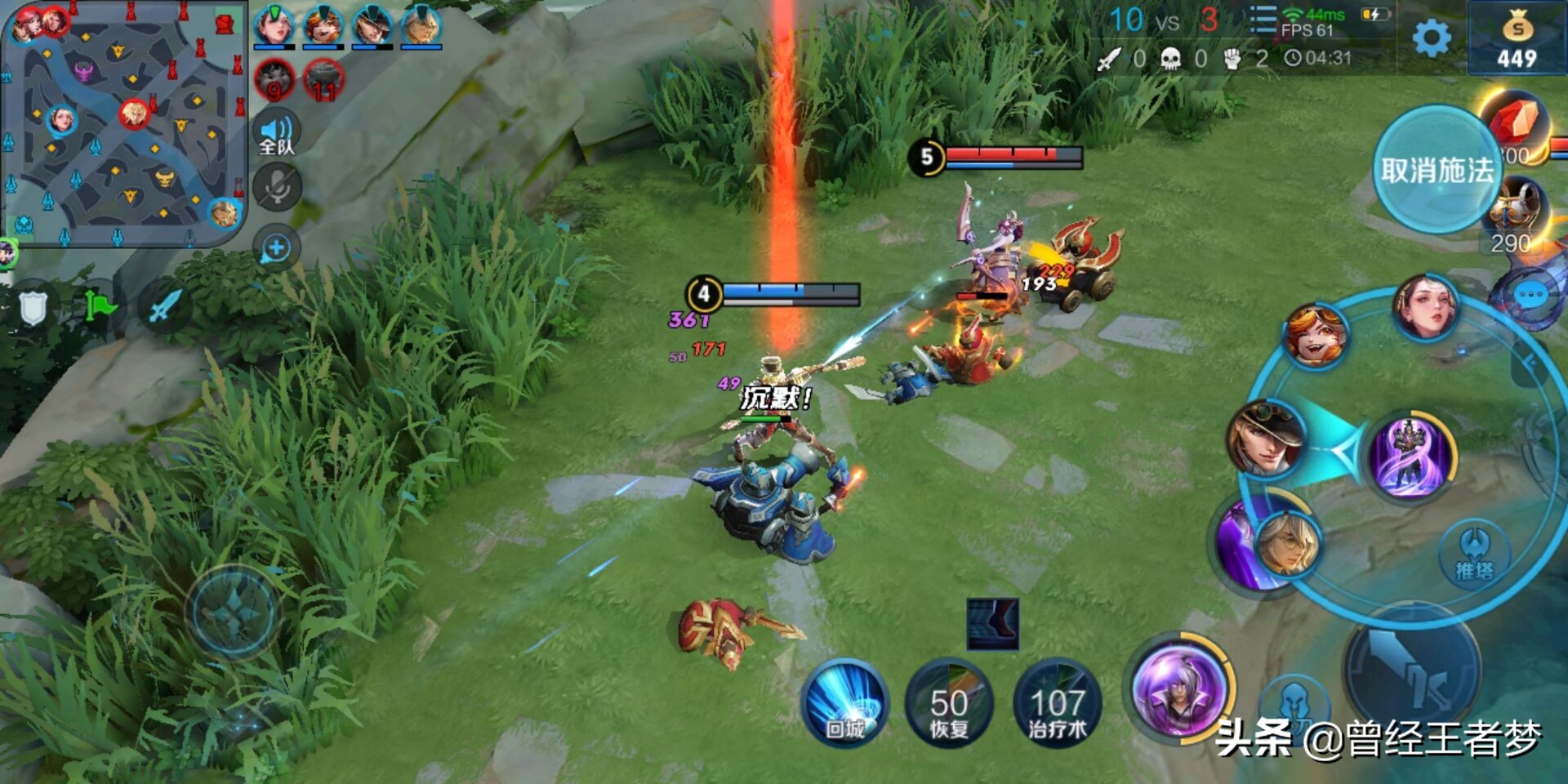Send the green flag gather signal
This screenshot has width=1568, height=784.
click(x=99, y=308)
